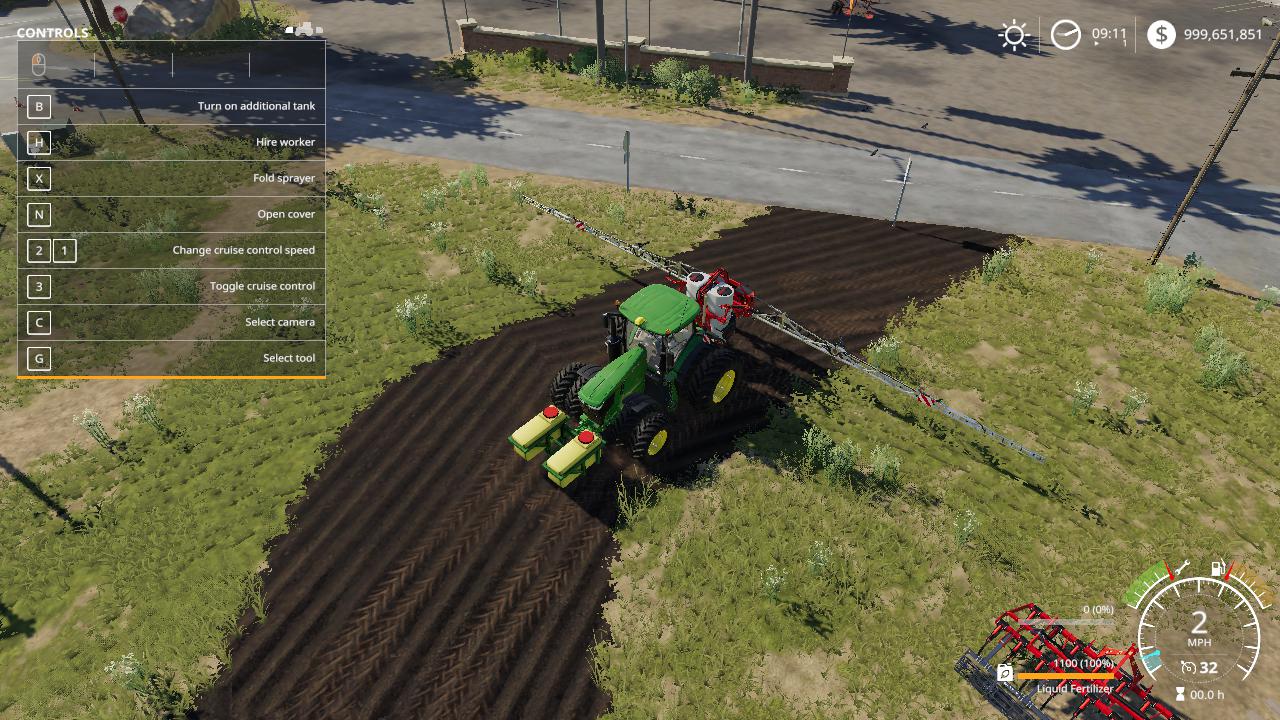The image size is (1280, 720).
Task: Open the dollar sign money icon
Action: click(1160, 35)
